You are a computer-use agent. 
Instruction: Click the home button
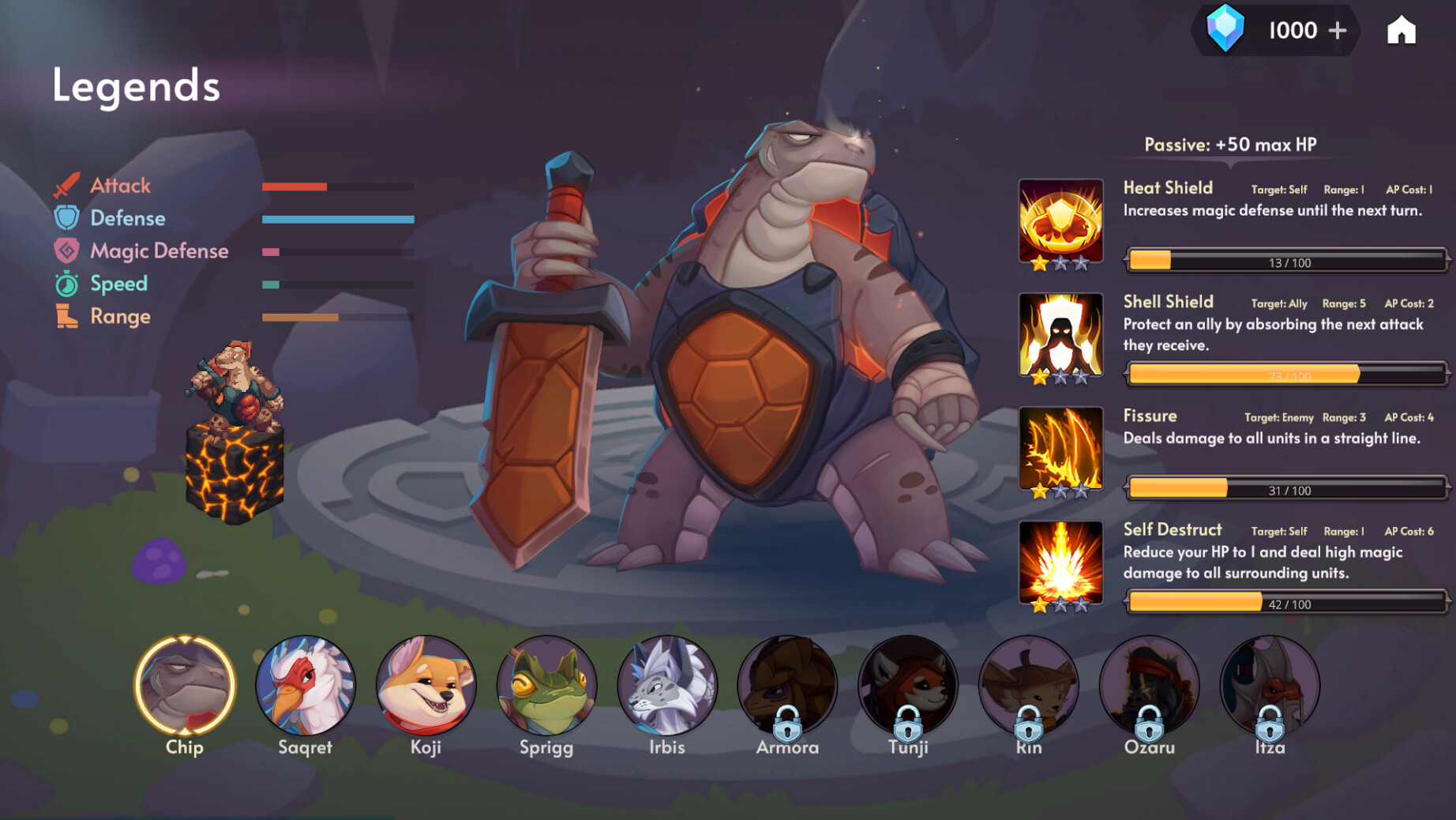(1402, 31)
